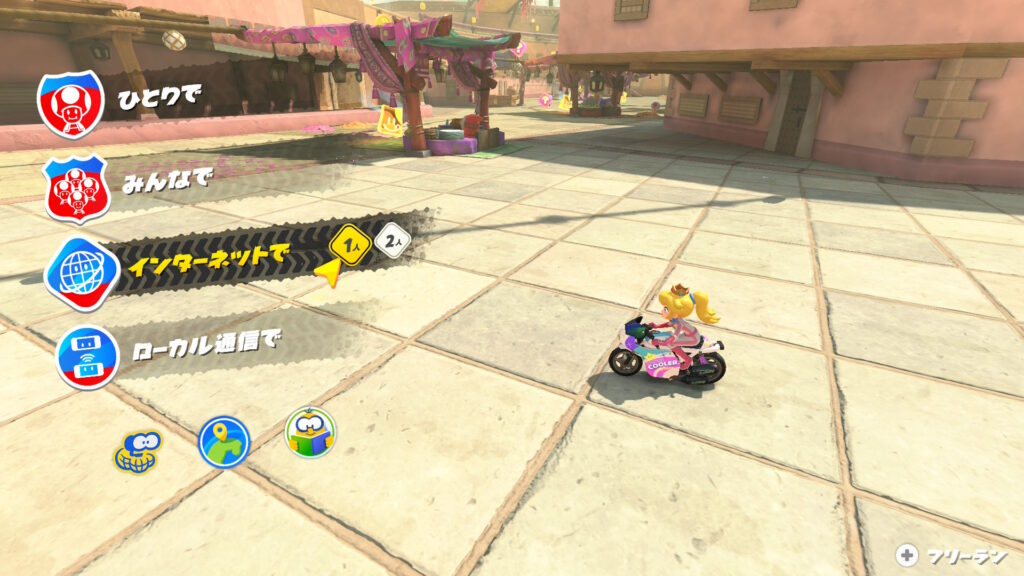Viewport: 1024px width, 576px height.
Task: Pick the 2人 two-player badge
Action: (x=393, y=242)
